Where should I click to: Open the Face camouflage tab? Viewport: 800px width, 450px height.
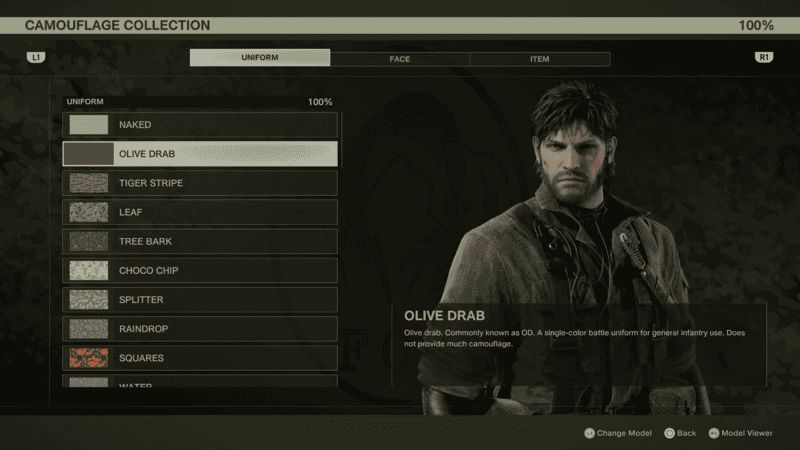pyautogui.click(x=400, y=59)
